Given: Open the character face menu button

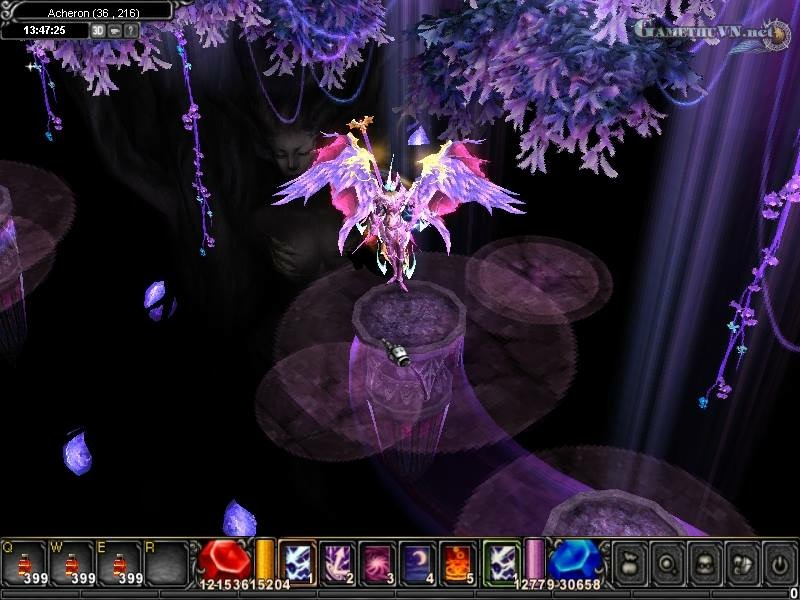Looking at the screenshot, I should (x=704, y=561).
